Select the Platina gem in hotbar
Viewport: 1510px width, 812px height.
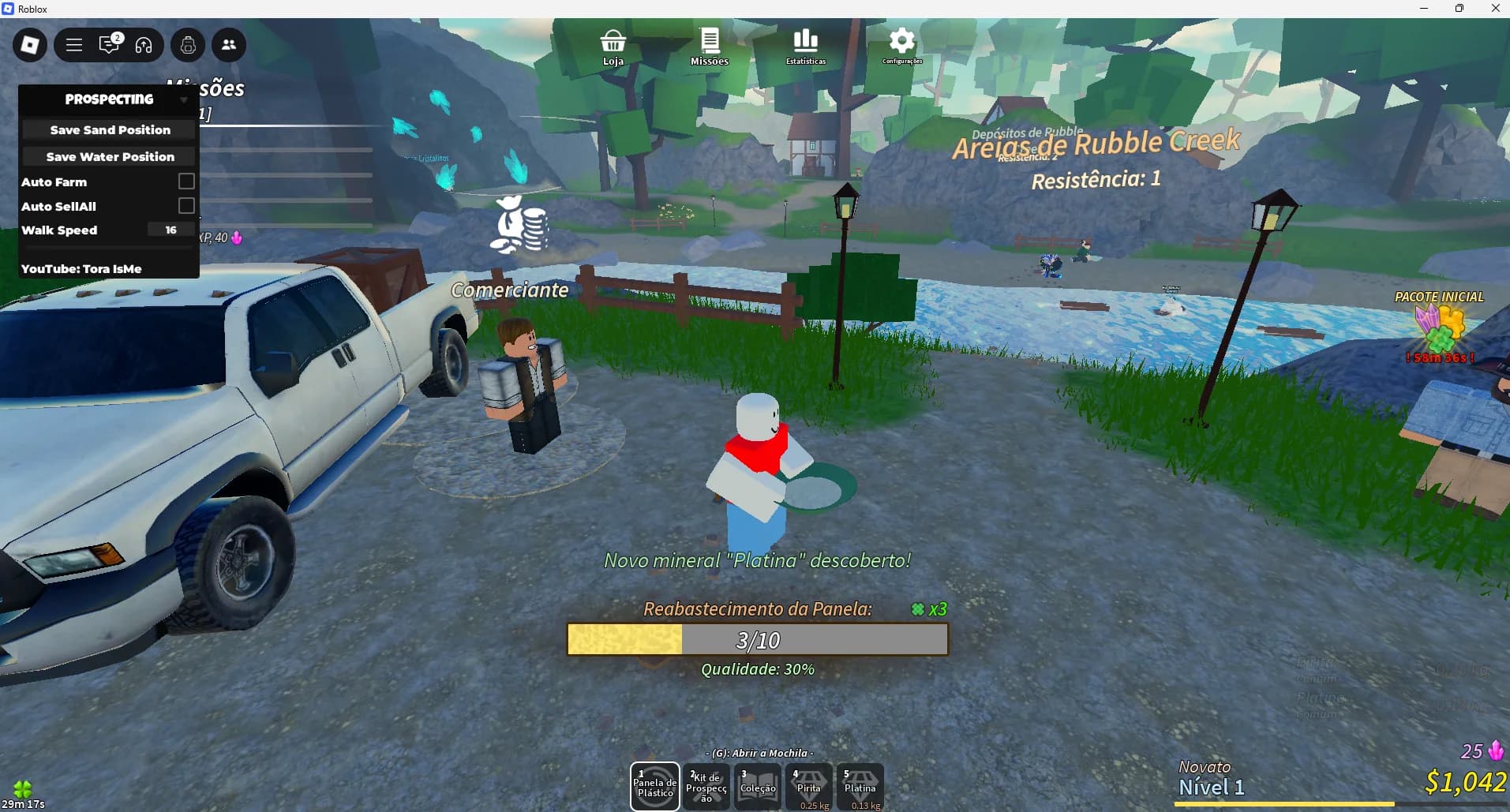click(860, 786)
